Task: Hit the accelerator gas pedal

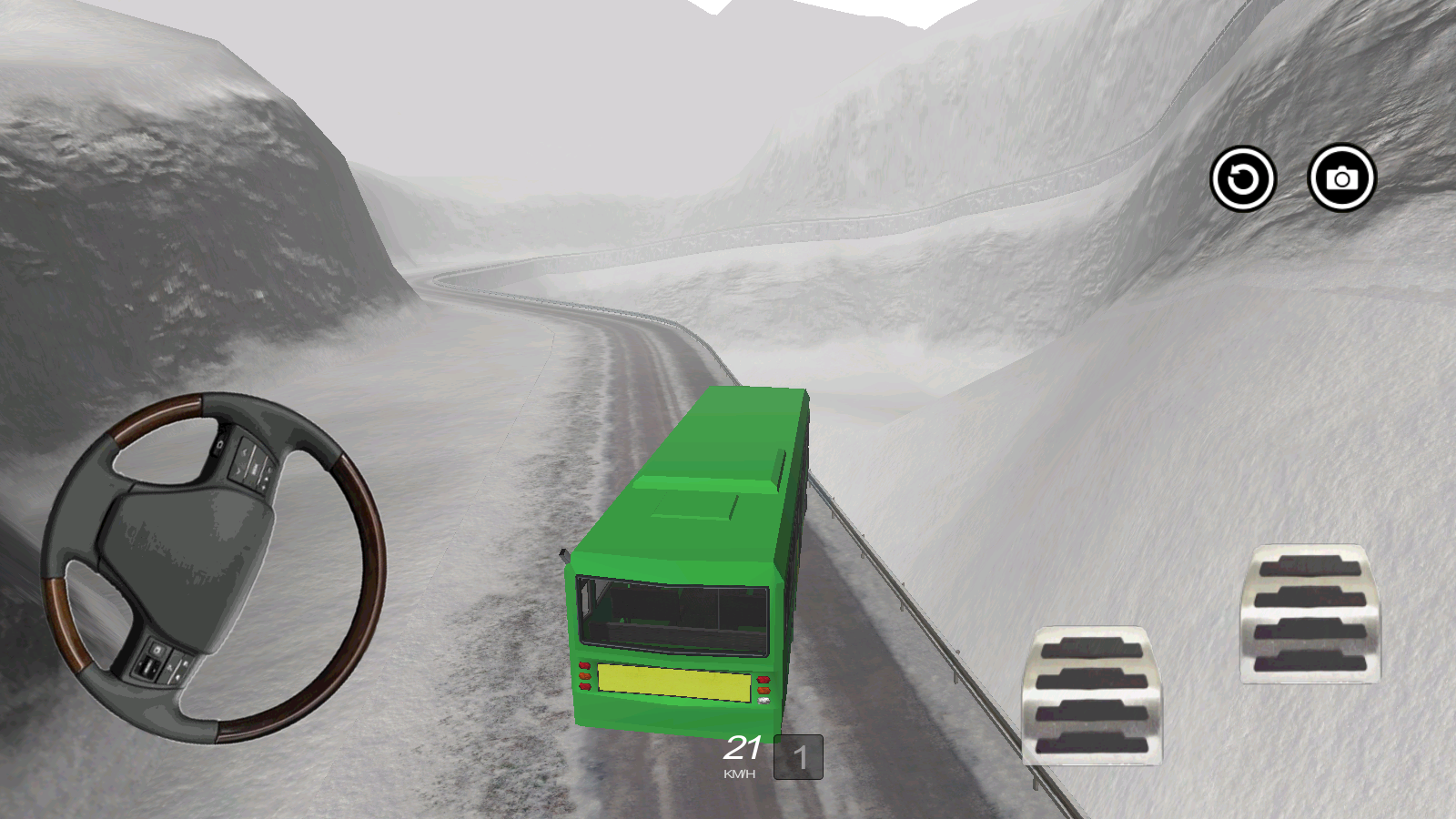Action: (1310, 613)
